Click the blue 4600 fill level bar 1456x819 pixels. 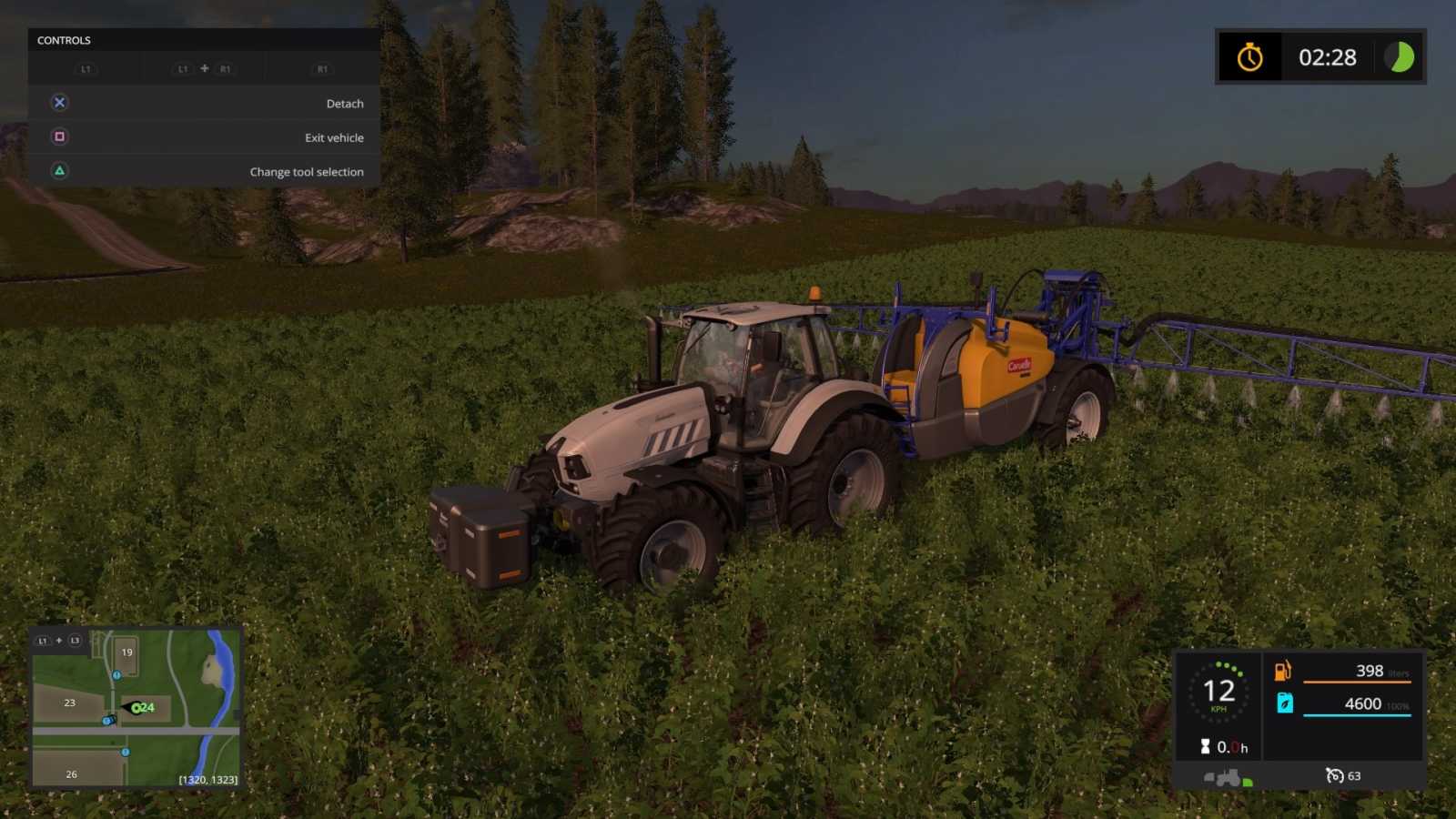tap(1356, 716)
